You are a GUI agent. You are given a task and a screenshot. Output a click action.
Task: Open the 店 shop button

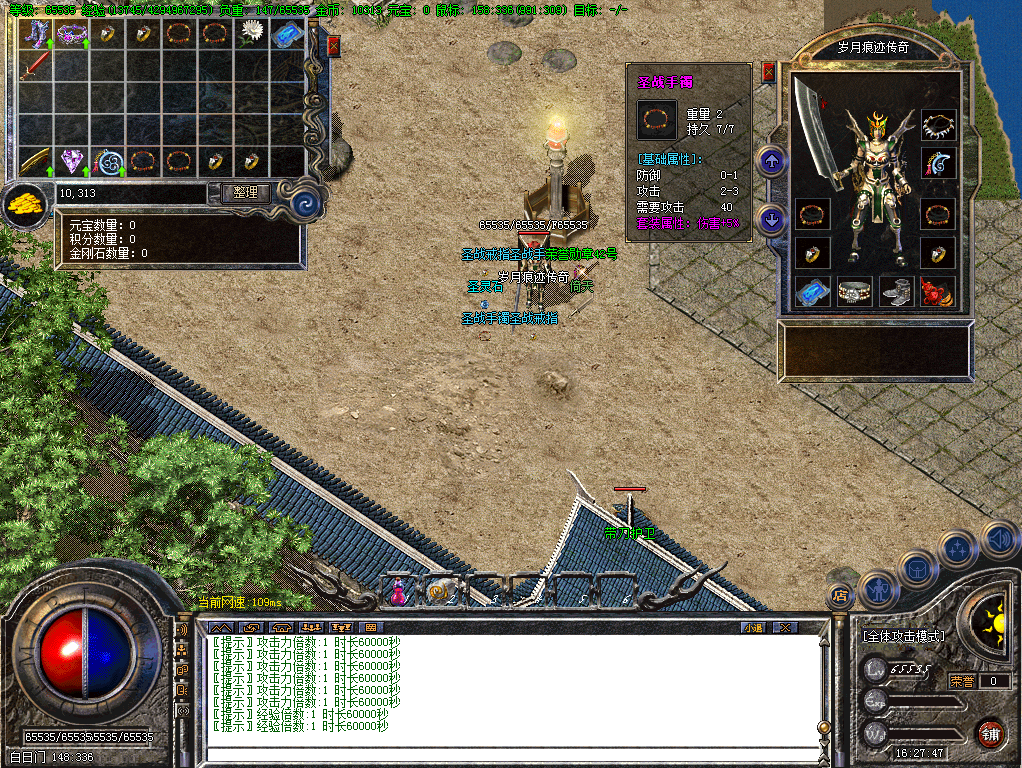[x=840, y=596]
